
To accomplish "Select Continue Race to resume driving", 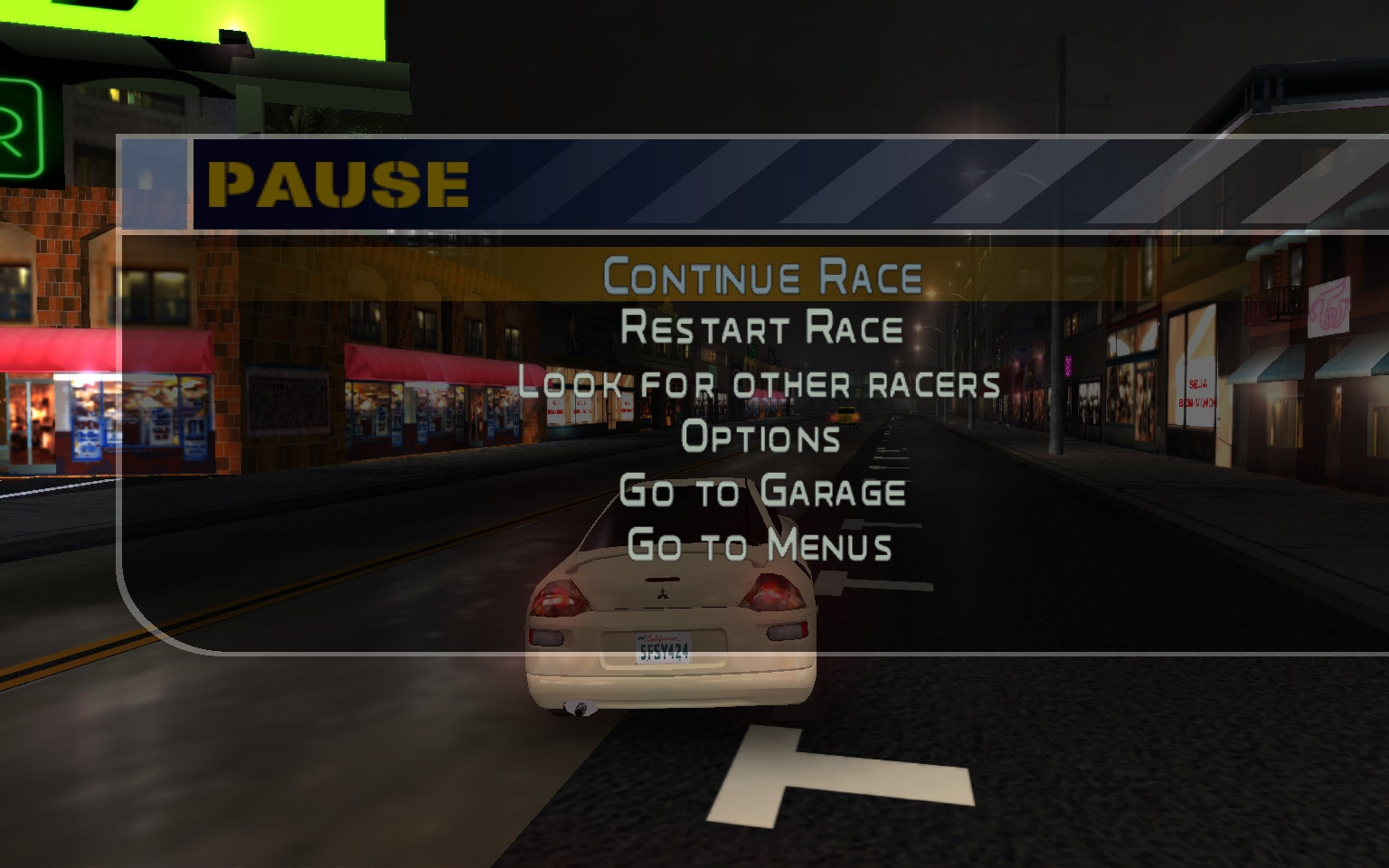I will click(762, 274).
